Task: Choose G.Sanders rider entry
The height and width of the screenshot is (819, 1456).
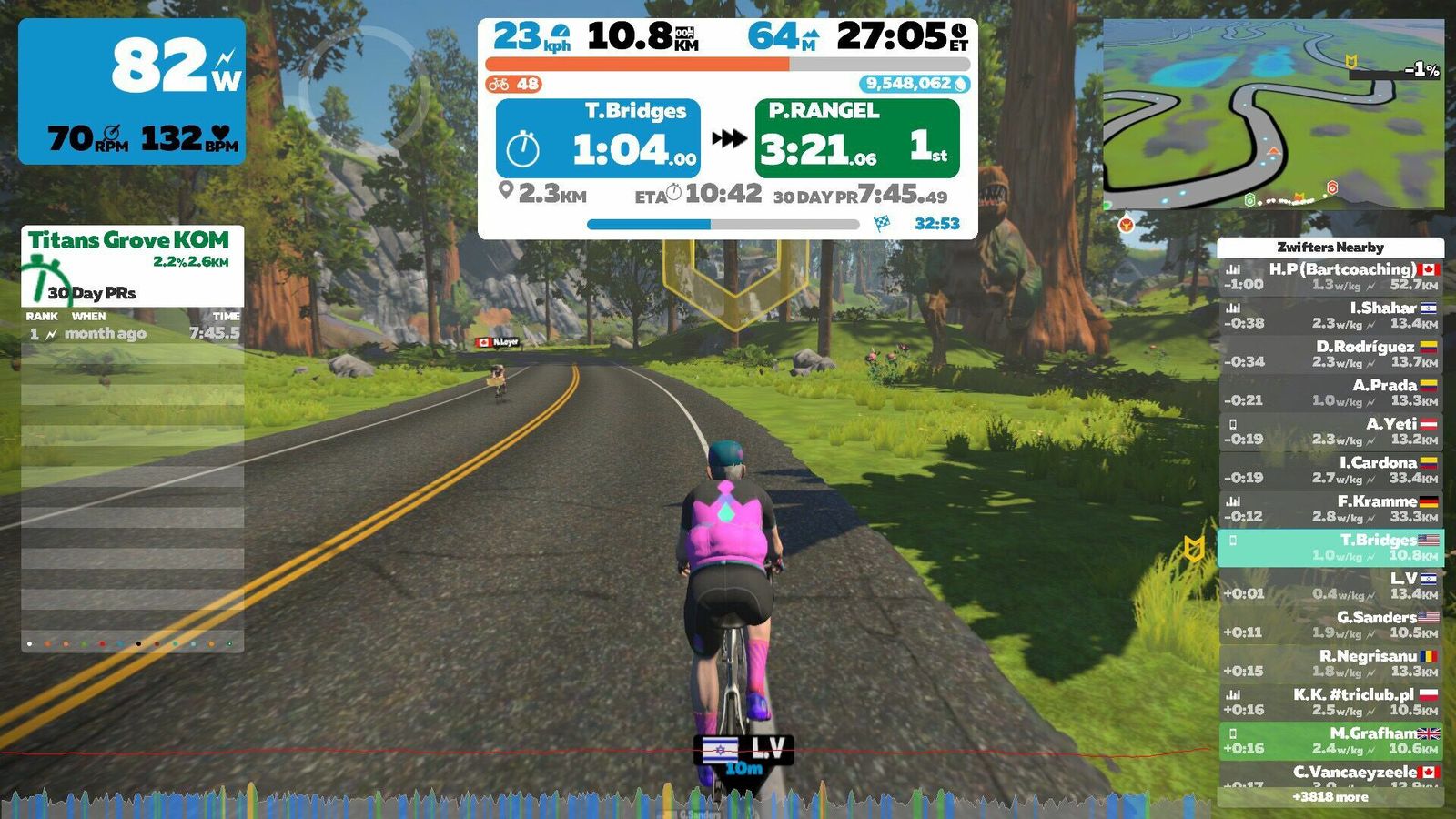Action: coord(1330,624)
